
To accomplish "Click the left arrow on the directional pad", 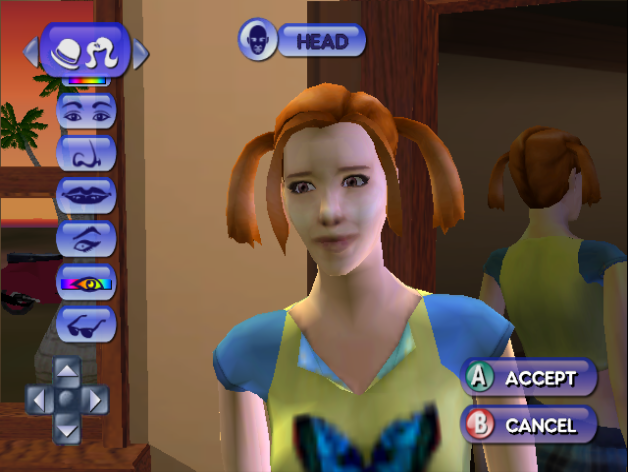I will [x=38, y=401].
